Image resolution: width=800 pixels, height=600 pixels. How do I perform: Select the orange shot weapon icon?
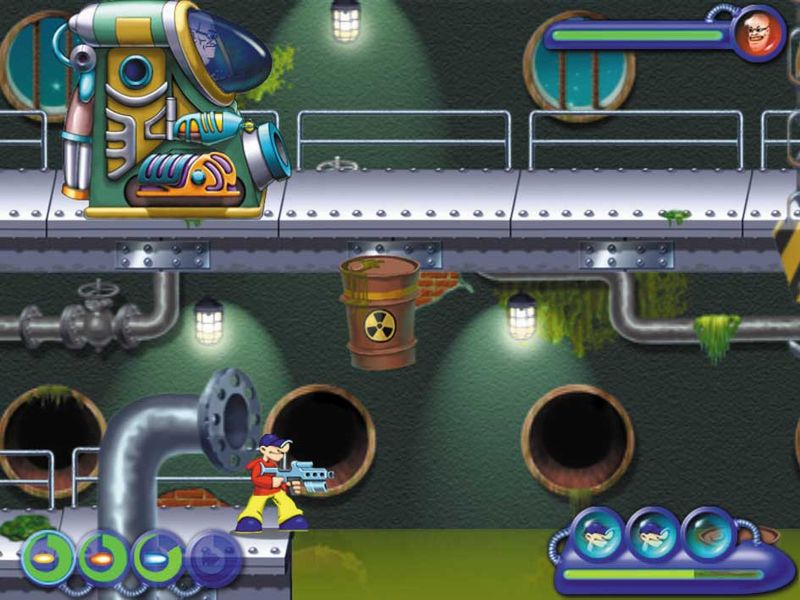click(x=101, y=558)
